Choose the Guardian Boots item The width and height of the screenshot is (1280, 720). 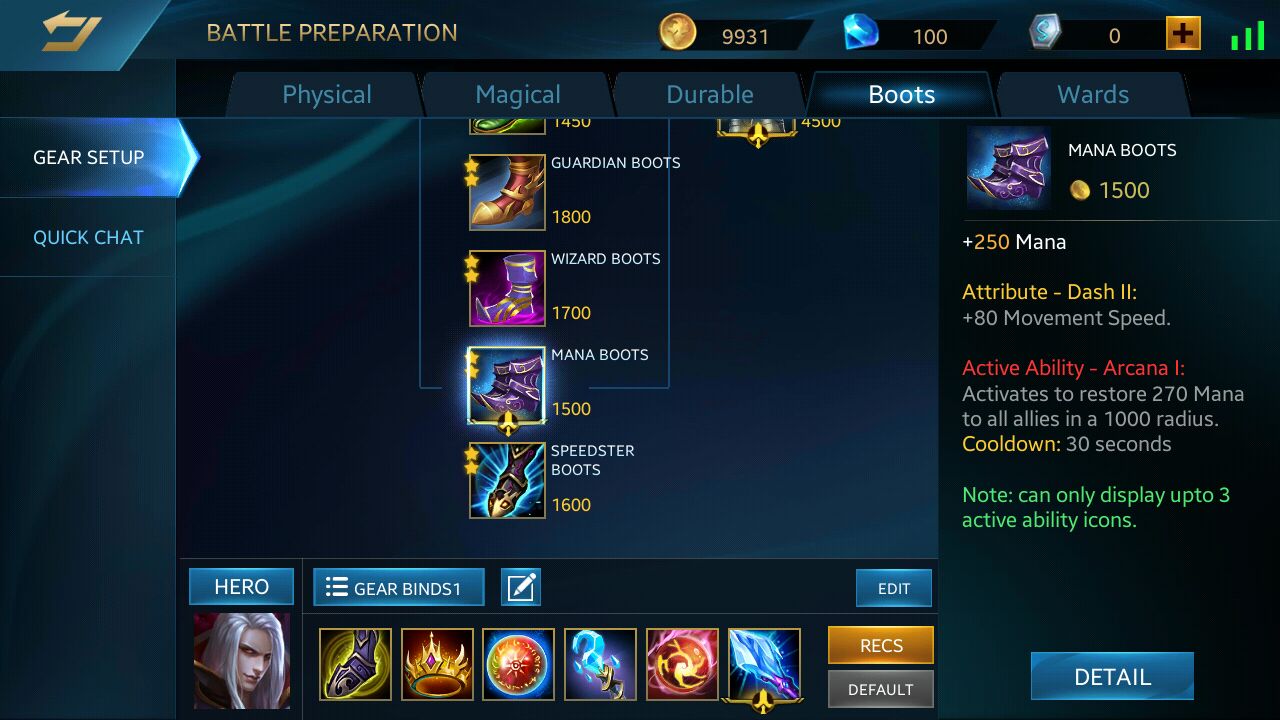(507, 192)
